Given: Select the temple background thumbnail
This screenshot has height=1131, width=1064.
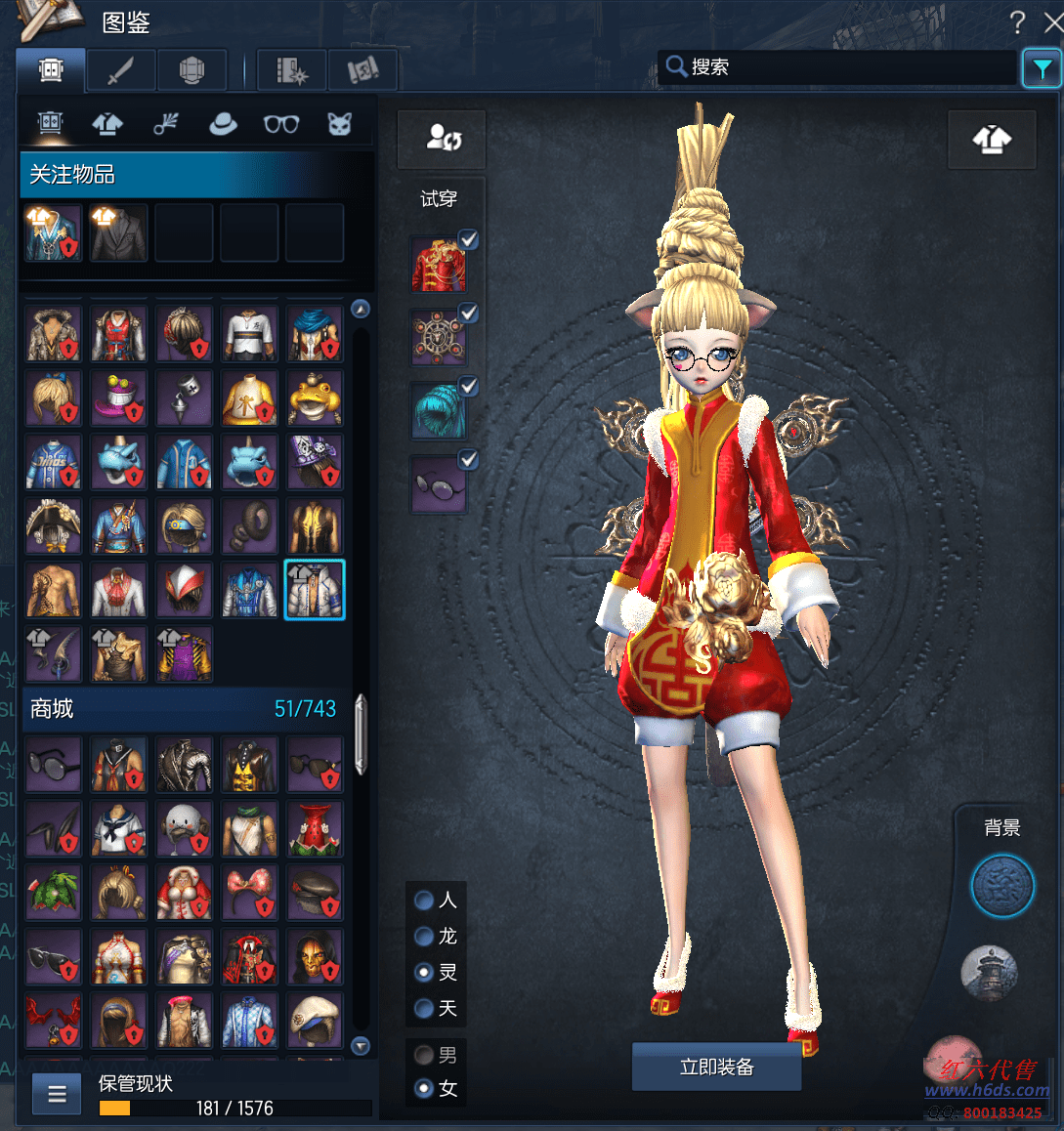Looking at the screenshot, I should [x=990, y=973].
